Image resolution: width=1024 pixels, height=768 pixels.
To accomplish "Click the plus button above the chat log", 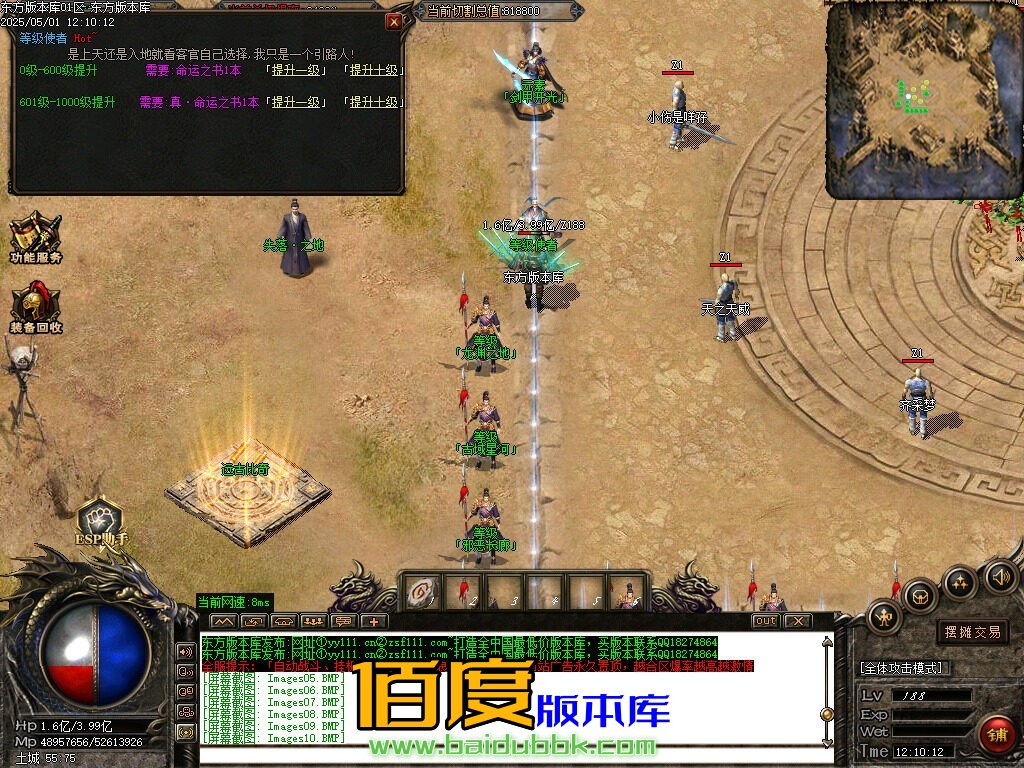I will pyautogui.click(x=374, y=621).
